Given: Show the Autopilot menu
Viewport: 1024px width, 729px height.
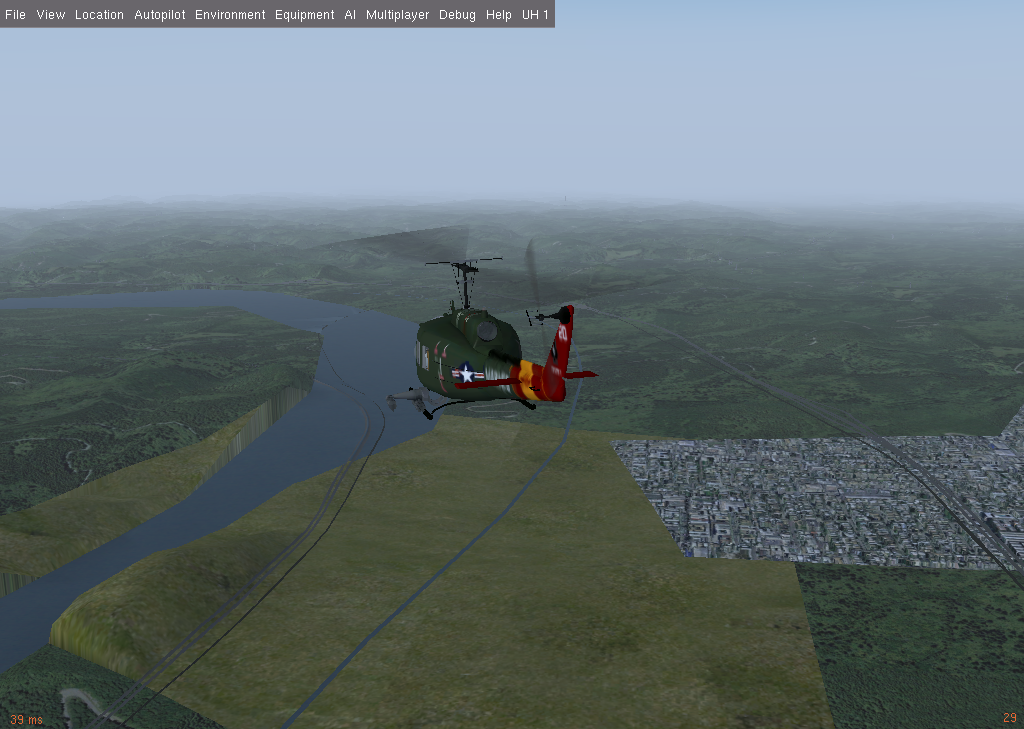Looking at the screenshot, I should pyautogui.click(x=160, y=15).
